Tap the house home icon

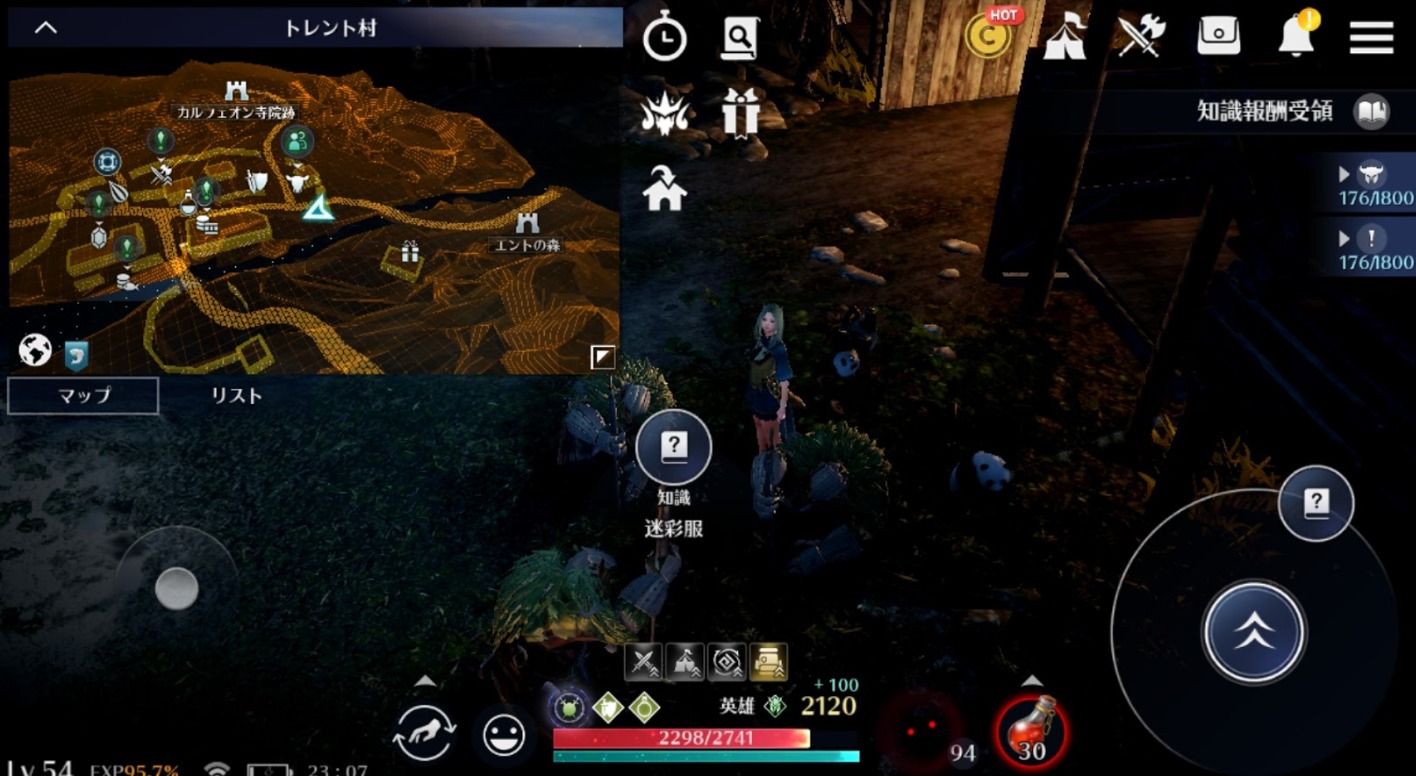click(664, 188)
